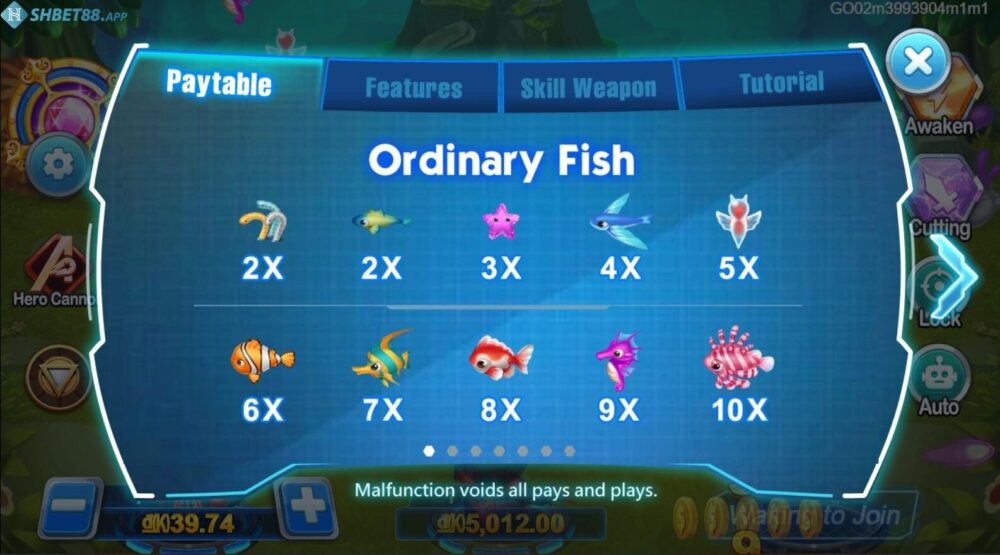This screenshot has height=555, width=1000.
Task: Switch to the Features tab
Action: (x=413, y=88)
